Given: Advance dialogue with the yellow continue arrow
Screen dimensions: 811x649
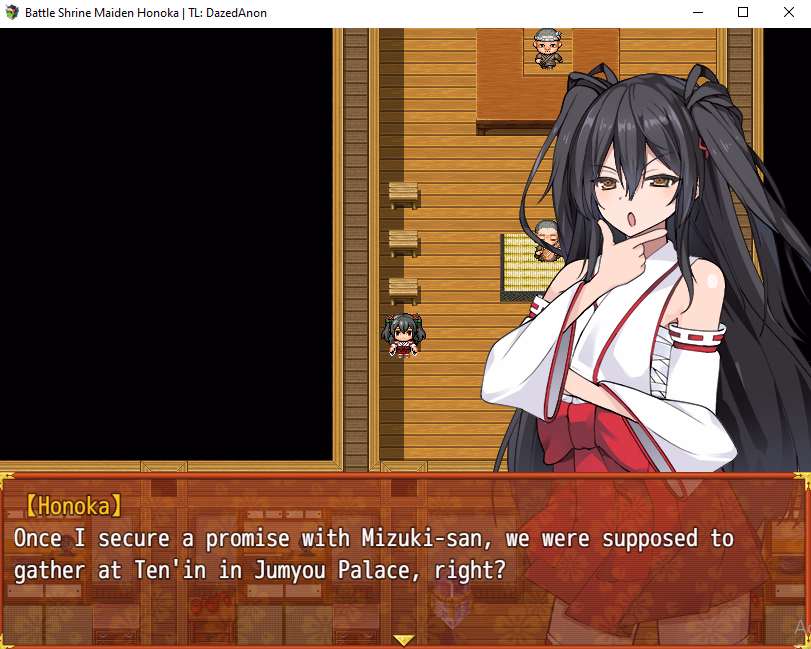Looking at the screenshot, I should click(404, 640).
